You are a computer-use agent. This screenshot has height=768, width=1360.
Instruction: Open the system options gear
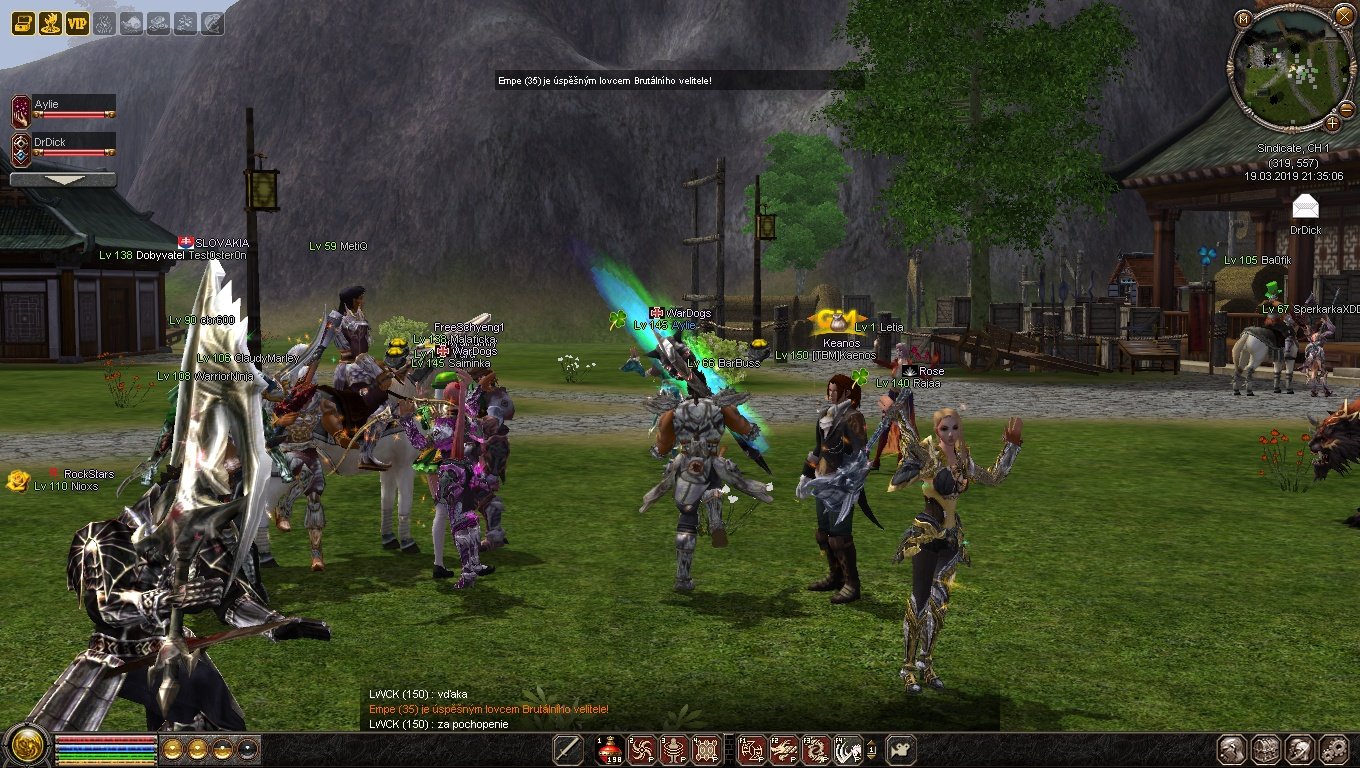click(1333, 750)
